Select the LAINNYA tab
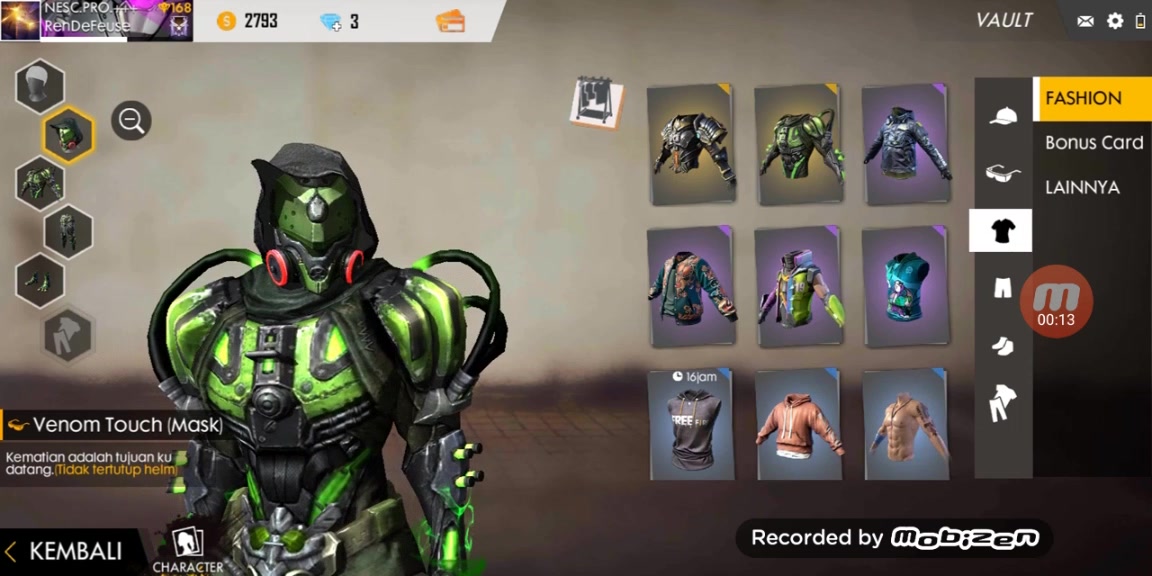This screenshot has height=576, width=1152. coord(1082,187)
